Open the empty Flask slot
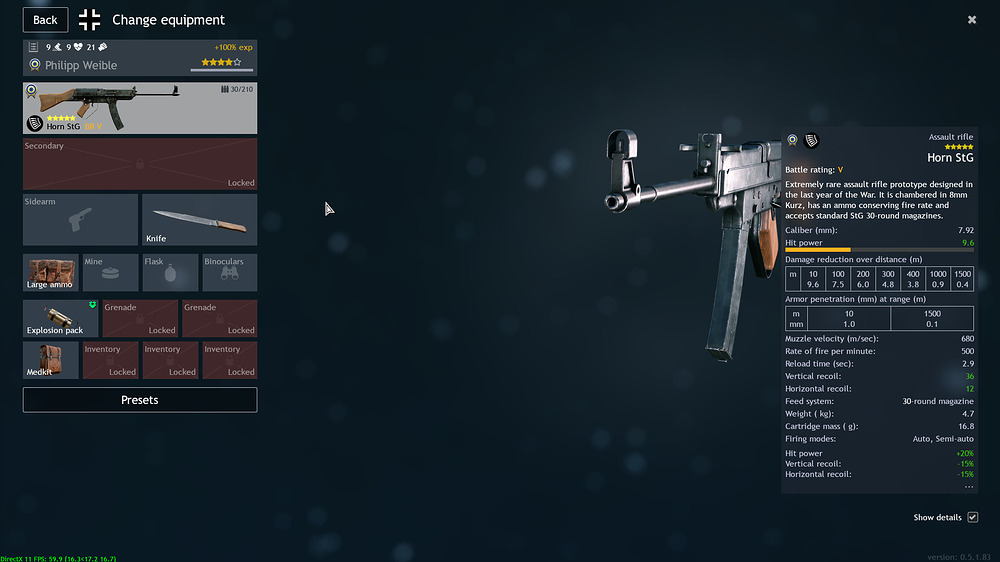 (x=169, y=273)
